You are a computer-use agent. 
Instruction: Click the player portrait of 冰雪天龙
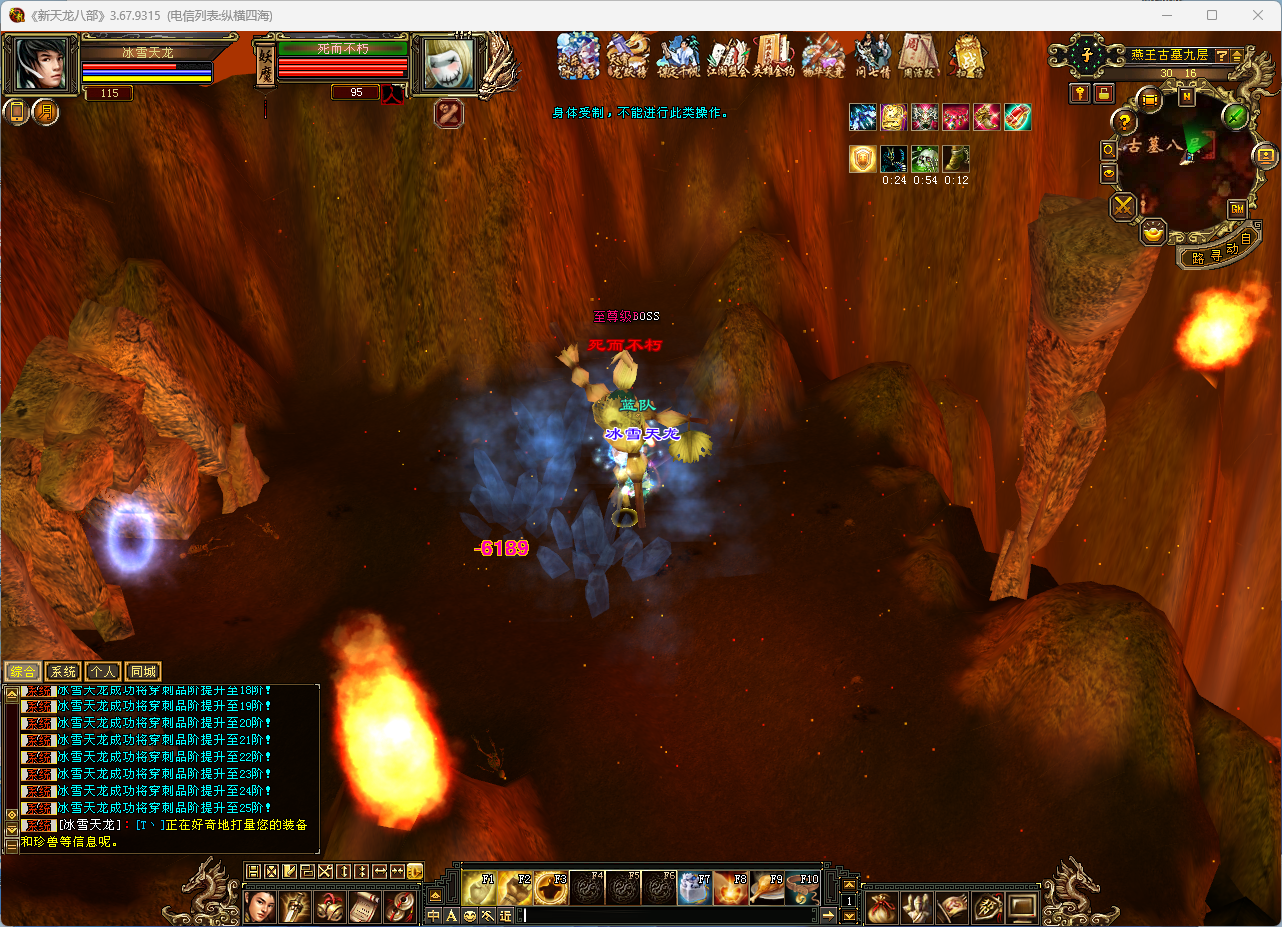coord(42,65)
